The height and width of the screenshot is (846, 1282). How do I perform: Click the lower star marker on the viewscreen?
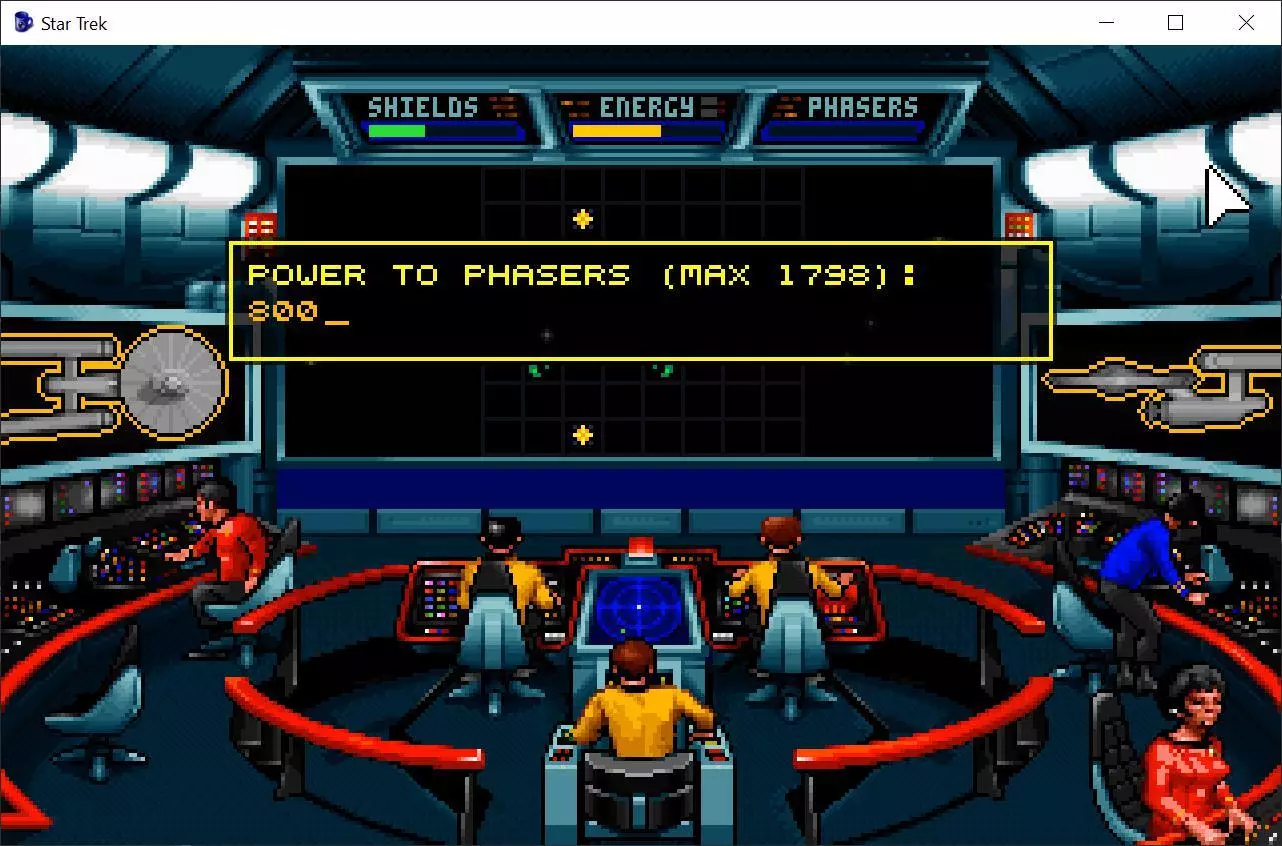point(580,434)
